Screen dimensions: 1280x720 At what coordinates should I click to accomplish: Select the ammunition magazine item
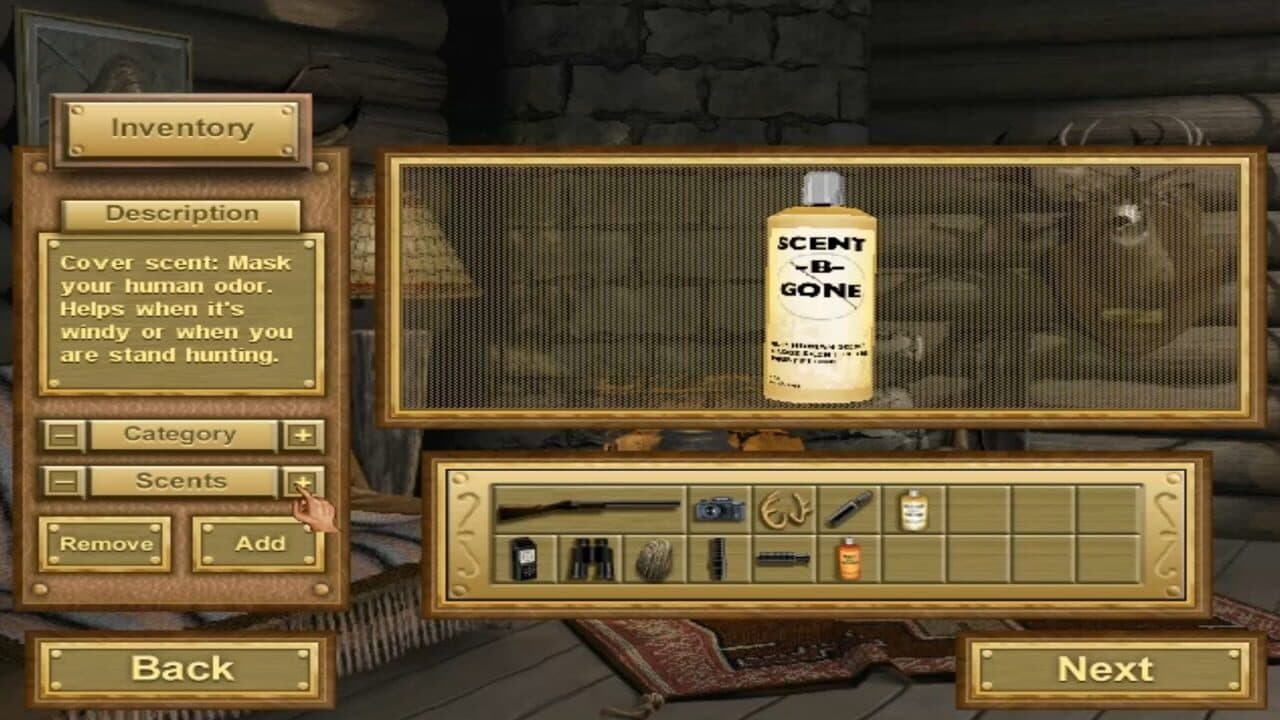coord(716,560)
